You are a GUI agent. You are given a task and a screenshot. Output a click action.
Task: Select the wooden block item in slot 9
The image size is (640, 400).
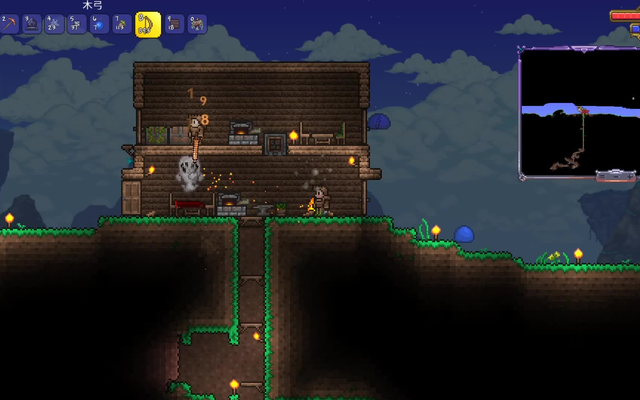(174, 24)
